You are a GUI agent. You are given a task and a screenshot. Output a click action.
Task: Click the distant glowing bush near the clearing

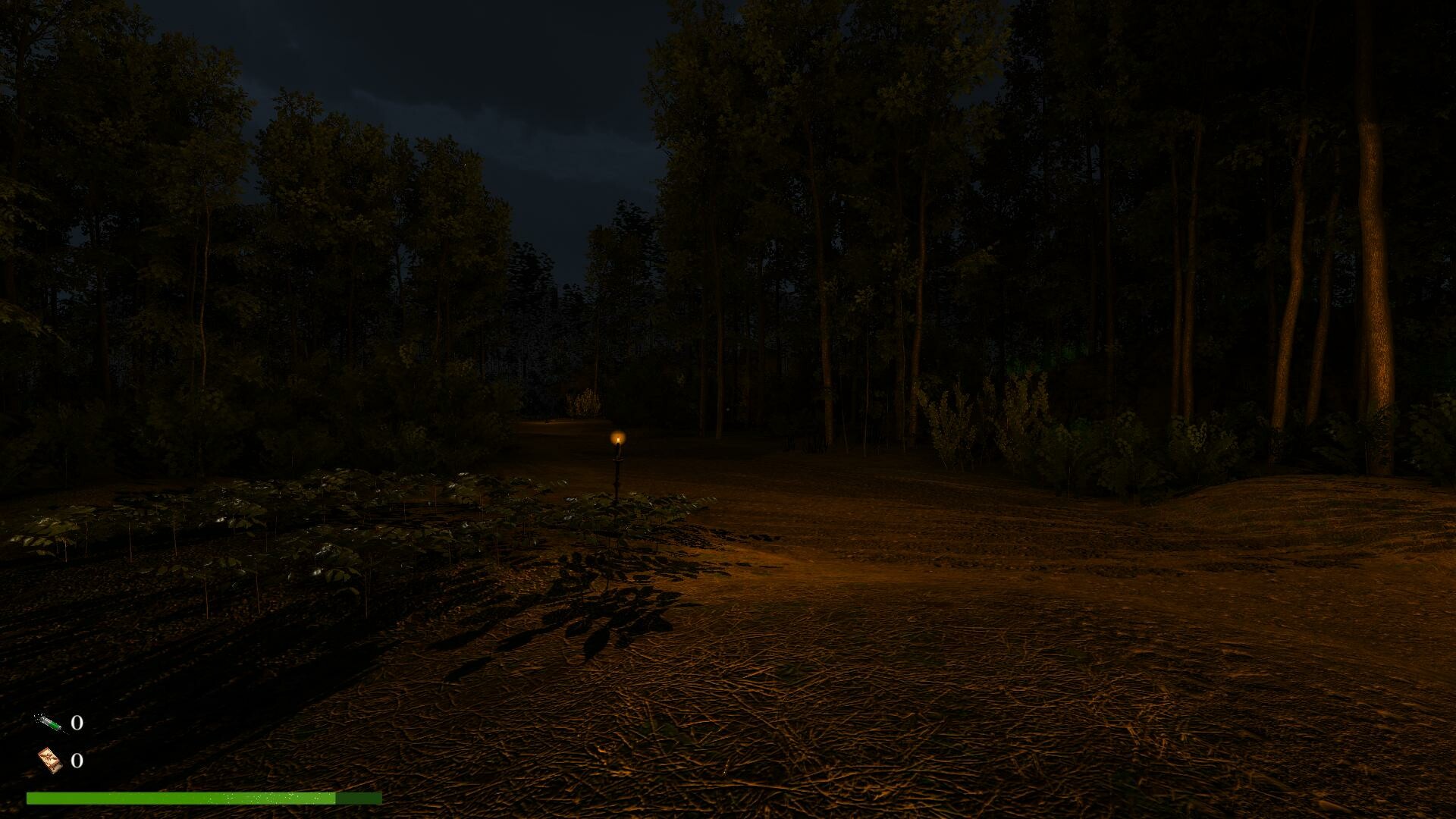pyautogui.click(x=588, y=402)
